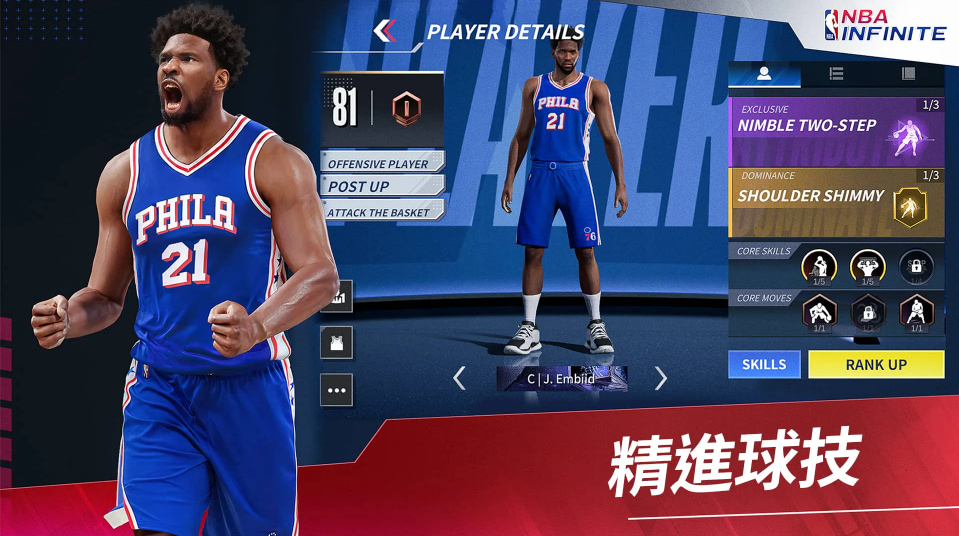Screen dimensions: 959x536
Task: Select the third core move icon
Action: (x=915, y=313)
